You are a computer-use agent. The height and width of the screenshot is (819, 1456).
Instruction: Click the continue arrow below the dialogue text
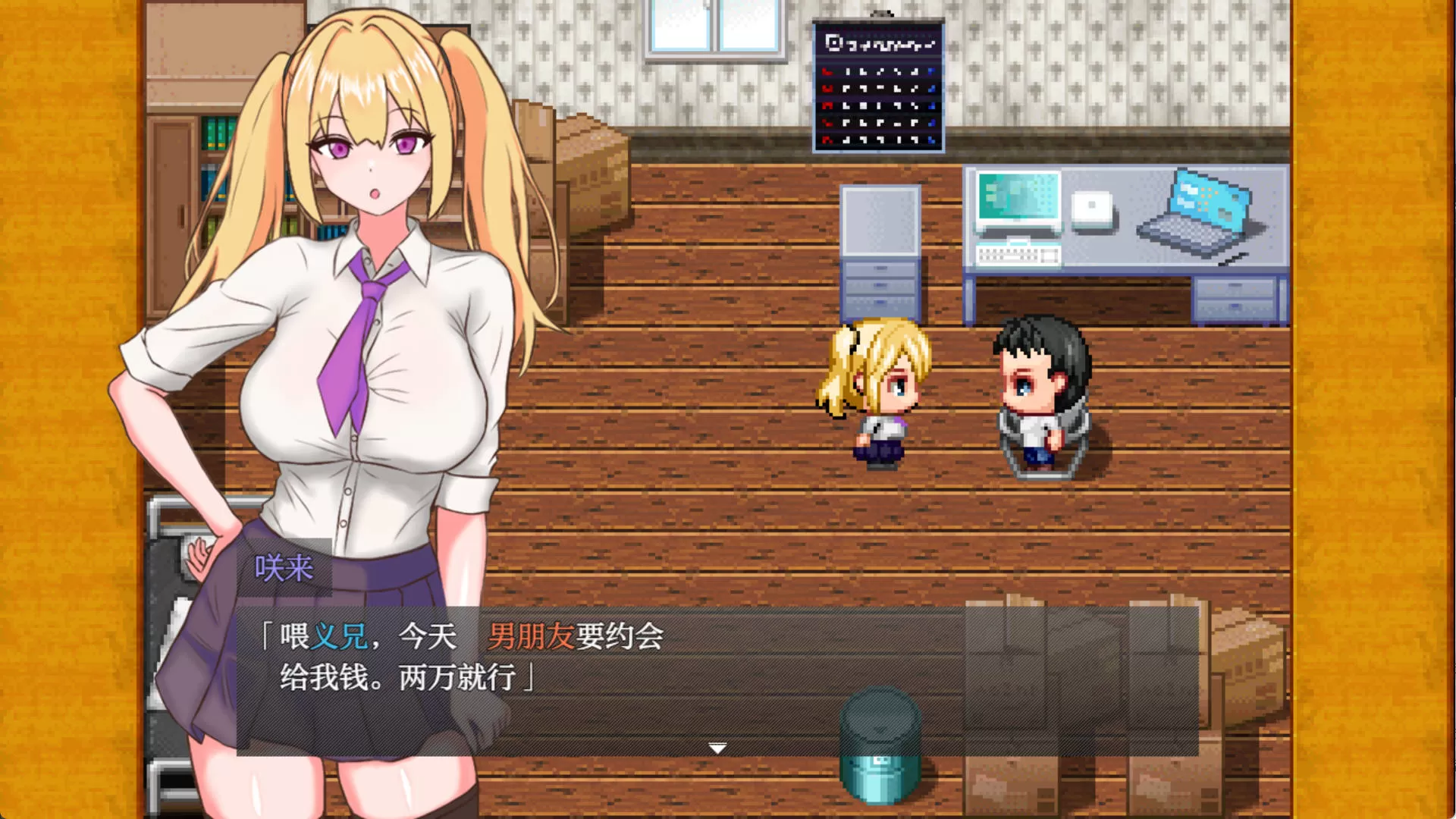(716, 747)
